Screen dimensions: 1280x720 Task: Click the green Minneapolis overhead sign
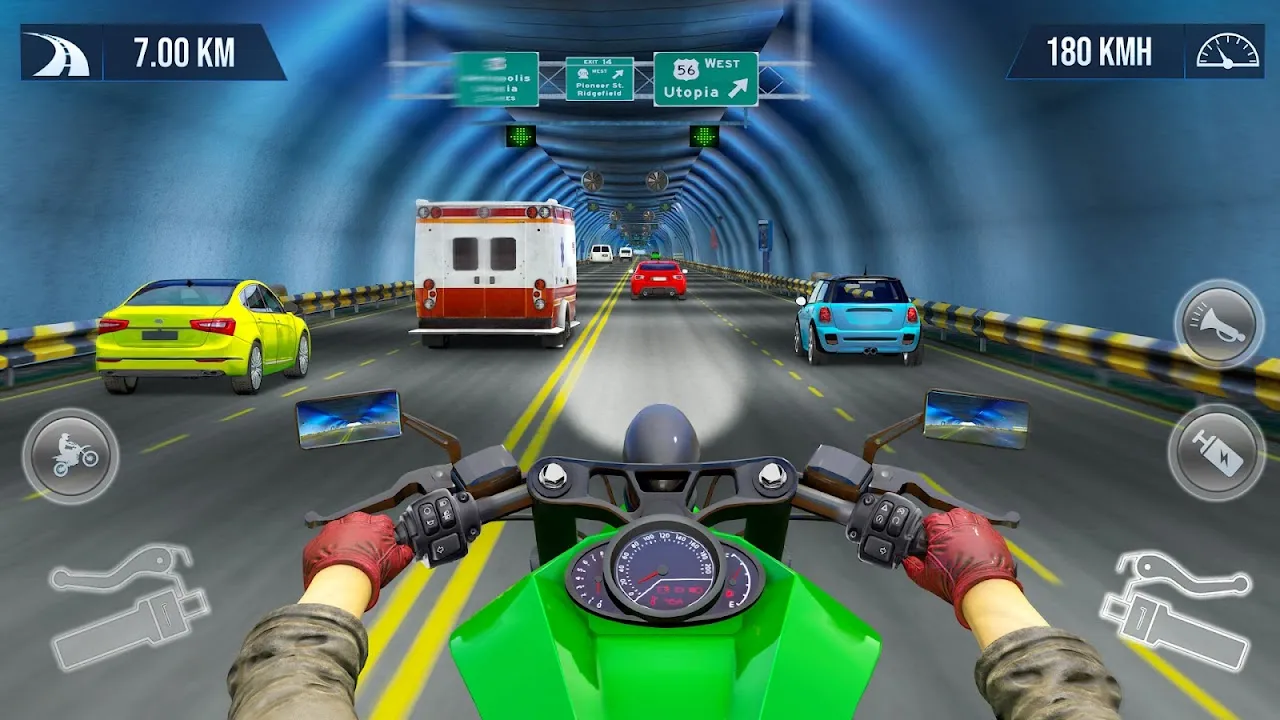click(x=499, y=78)
